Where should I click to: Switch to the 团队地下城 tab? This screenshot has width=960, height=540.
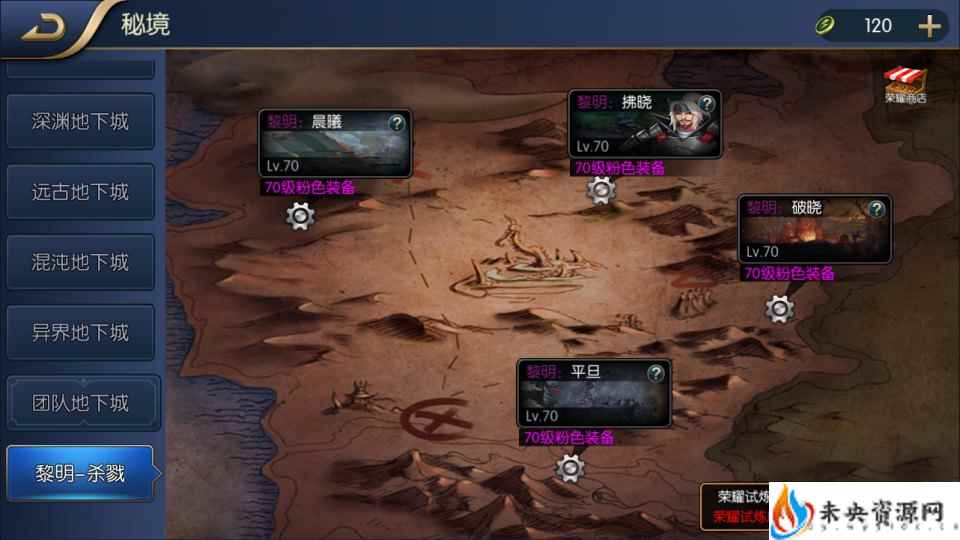(80, 403)
